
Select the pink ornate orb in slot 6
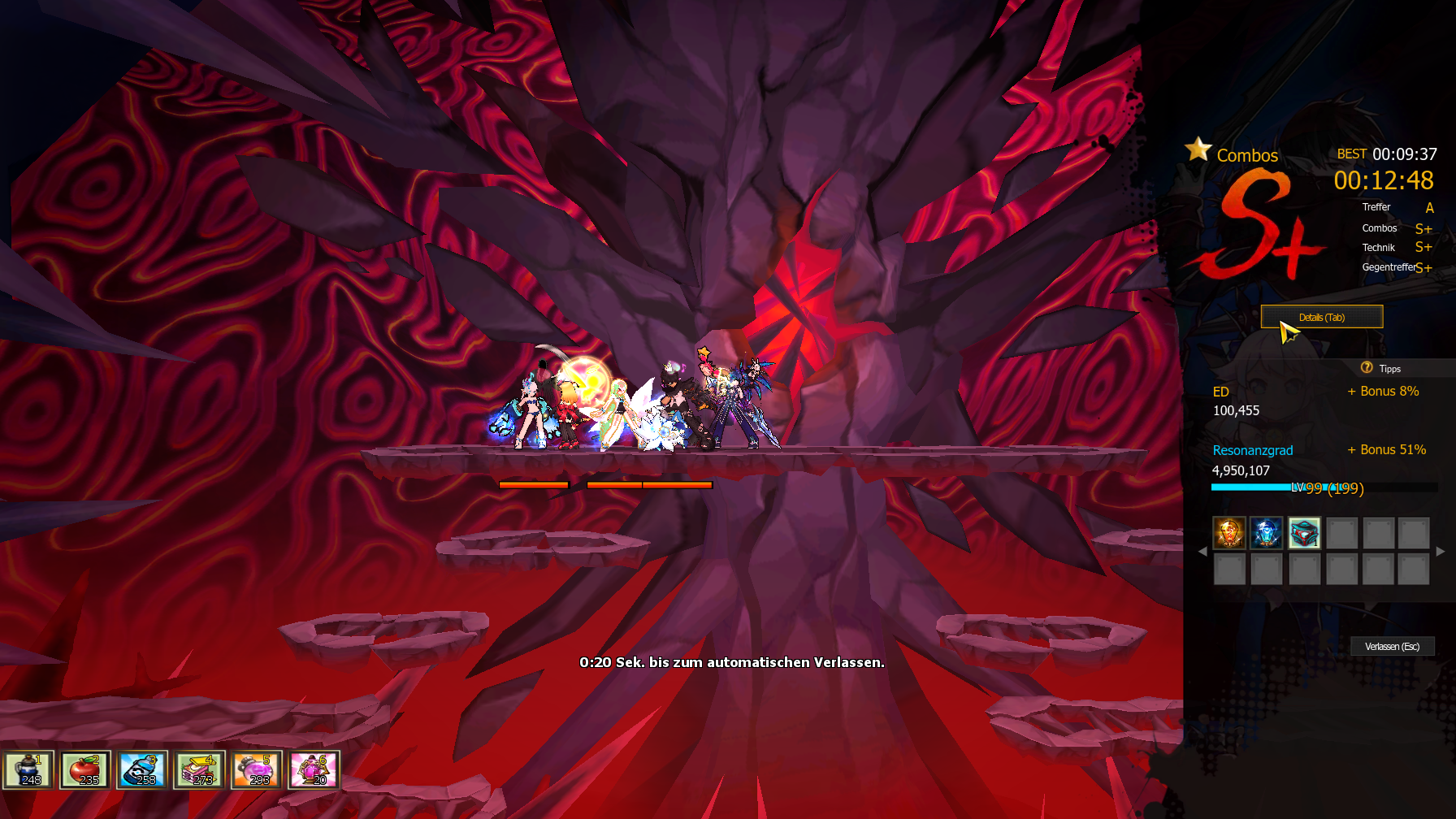pyautogui.click(x=314, y=769)
